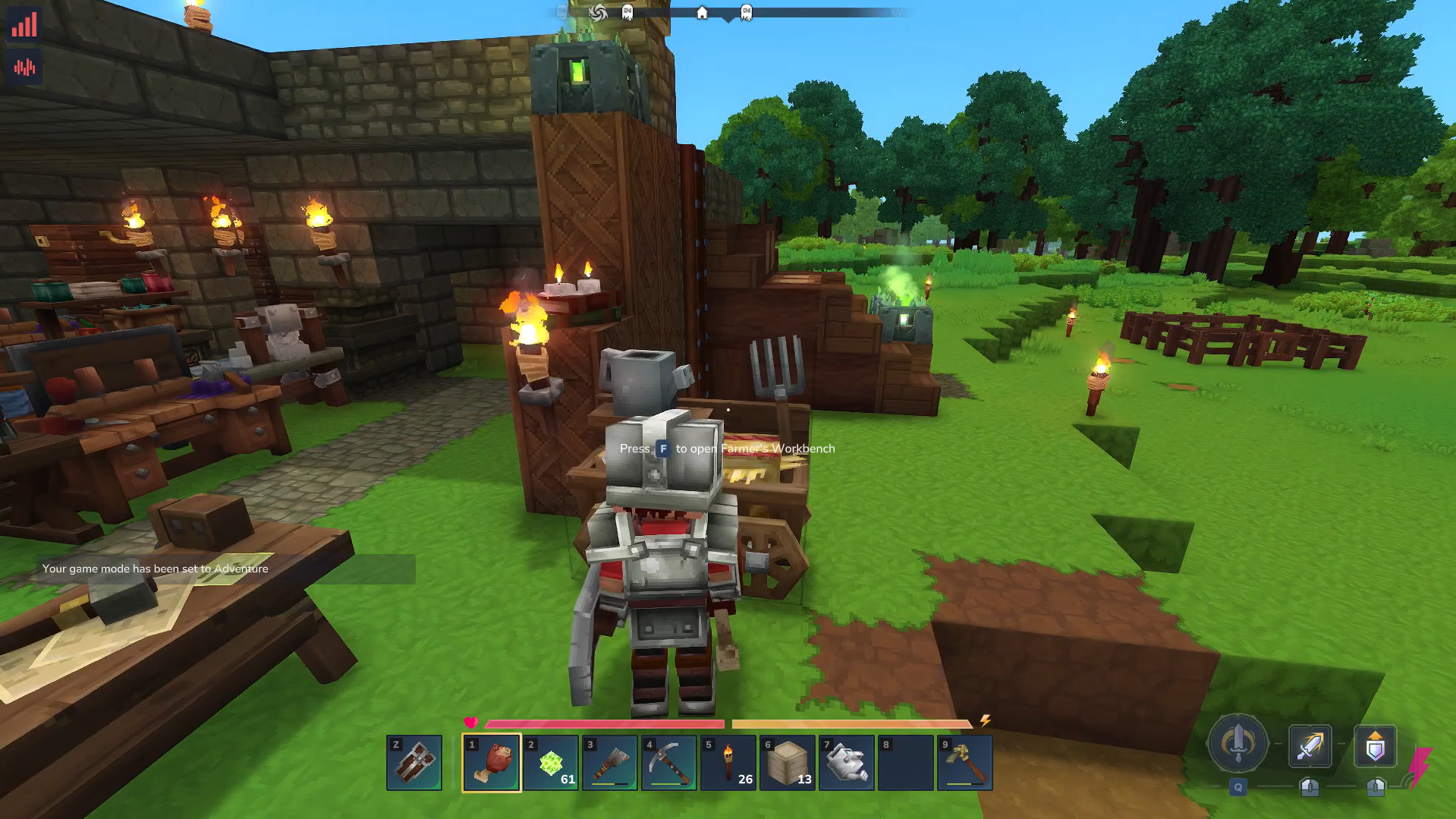Click the utility slot marked Z
Screen dimensions: 1456x819
pyautogui.click(x=414, y=763)
